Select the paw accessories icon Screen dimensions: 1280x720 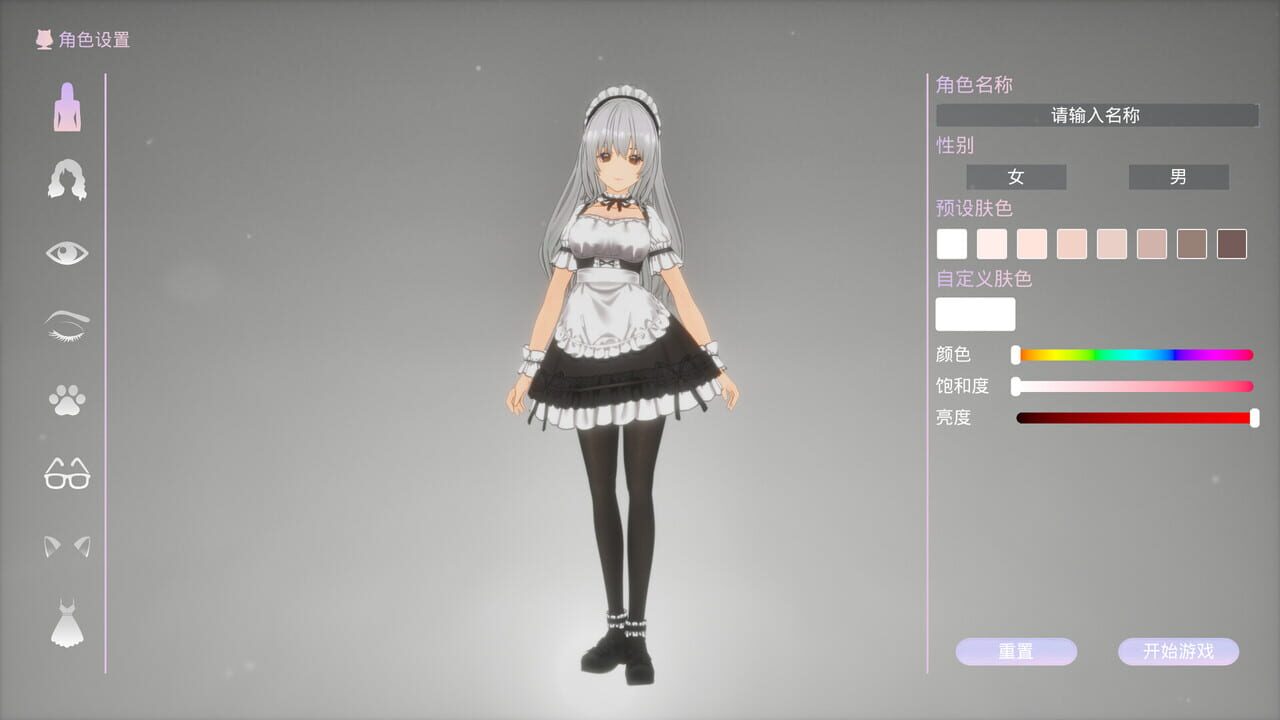coord(66,400)
